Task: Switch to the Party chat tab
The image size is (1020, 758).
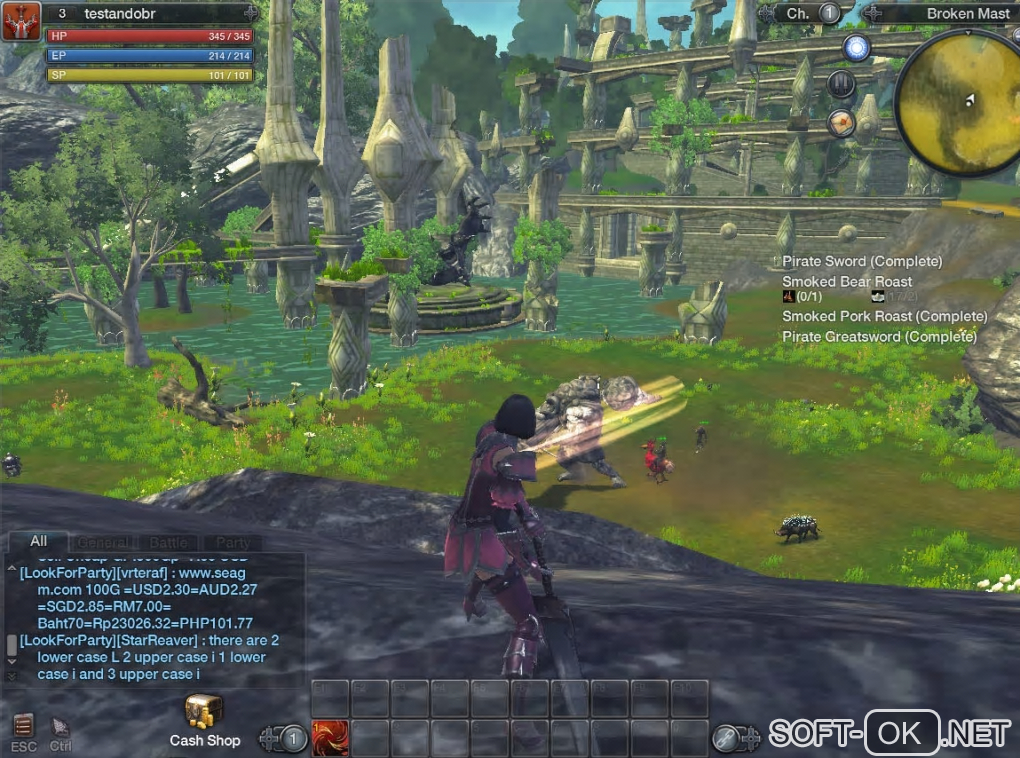Action: [232, 542]
